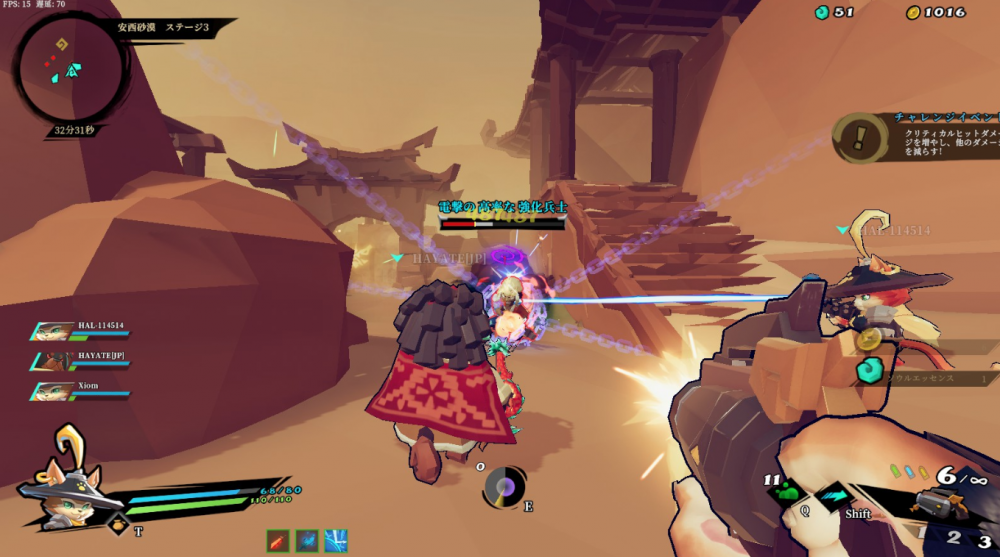Image resolution: width=1000 pixels, height=557 pixels.
Task: Click the teal soul essence counter icon
Action: [x=822, y=12]
